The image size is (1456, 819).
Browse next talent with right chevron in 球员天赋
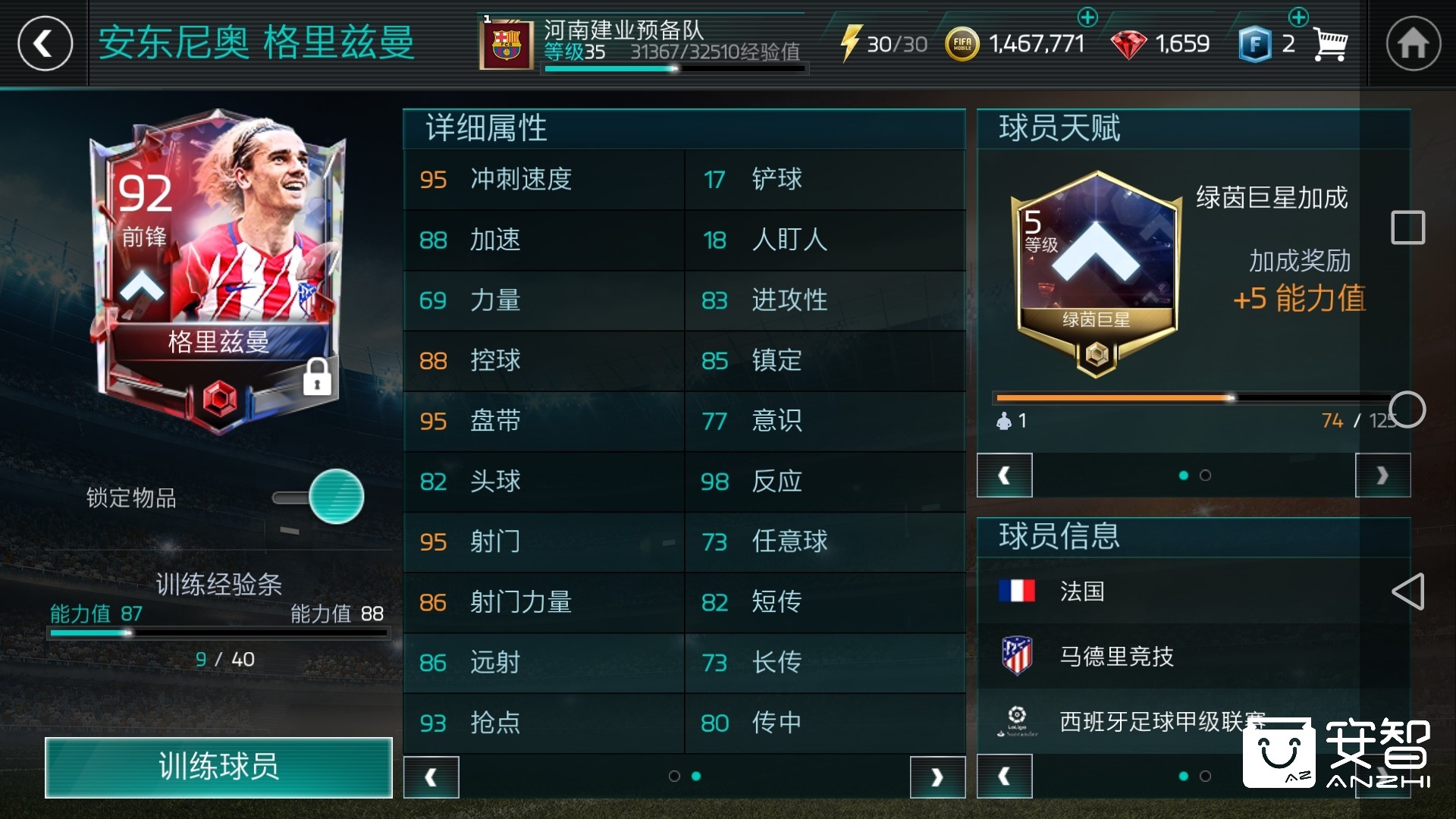coord(1380,475)
